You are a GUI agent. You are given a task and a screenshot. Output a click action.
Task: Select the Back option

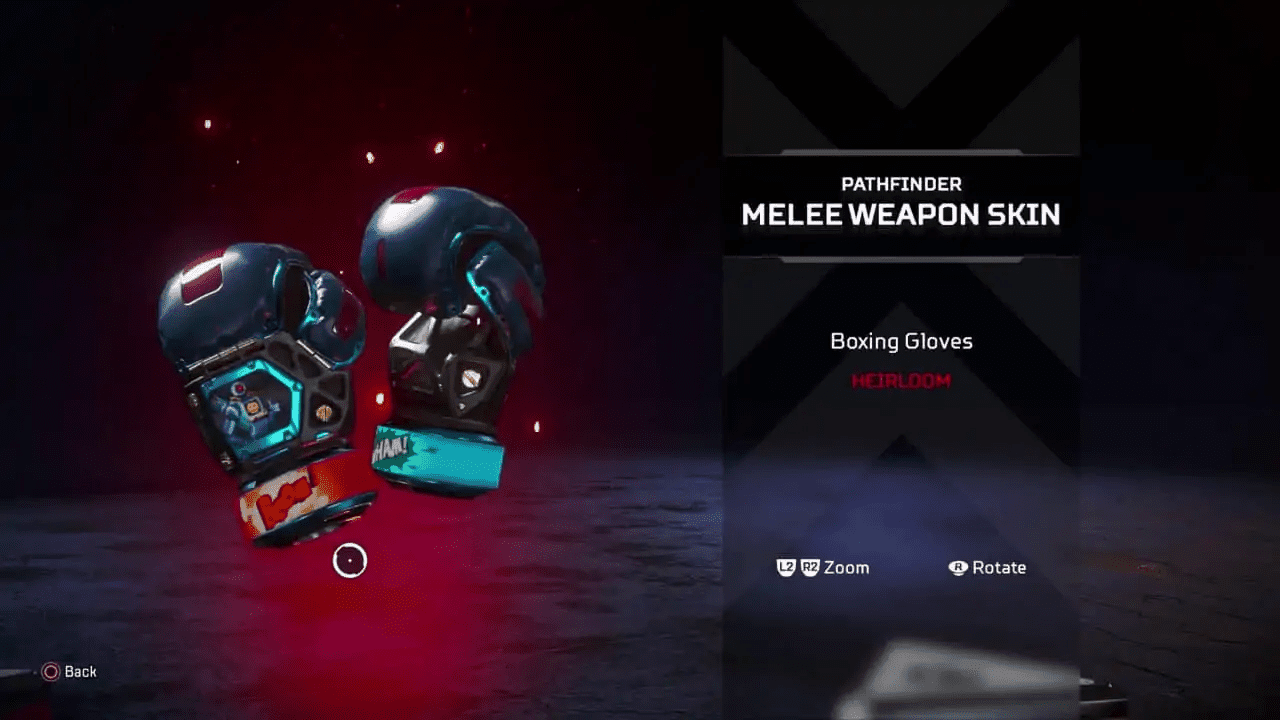[79, 672]
